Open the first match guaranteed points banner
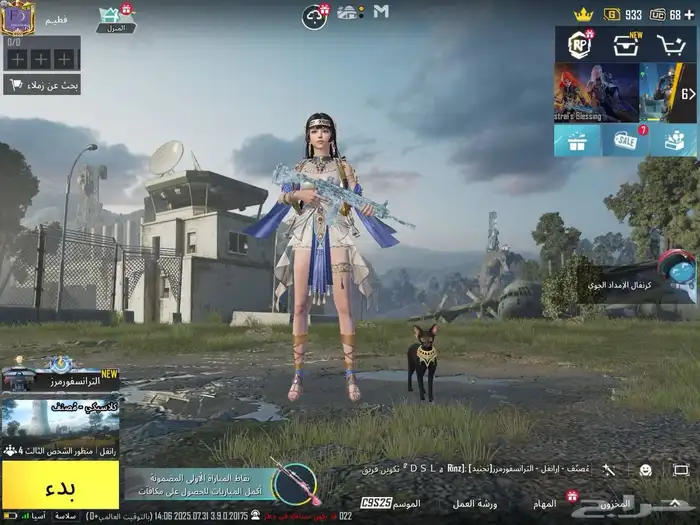Screen dimensions: 700x525 (200, 484)
